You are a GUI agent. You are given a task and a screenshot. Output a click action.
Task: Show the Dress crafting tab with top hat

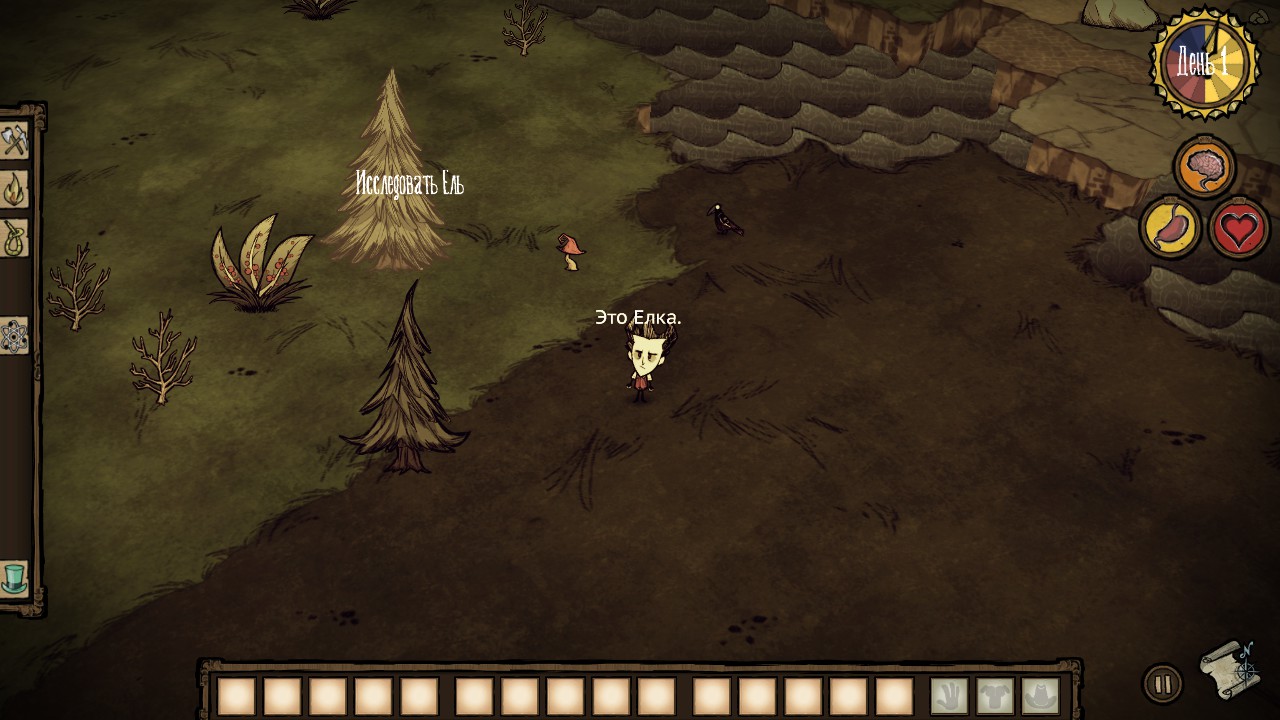14,578
